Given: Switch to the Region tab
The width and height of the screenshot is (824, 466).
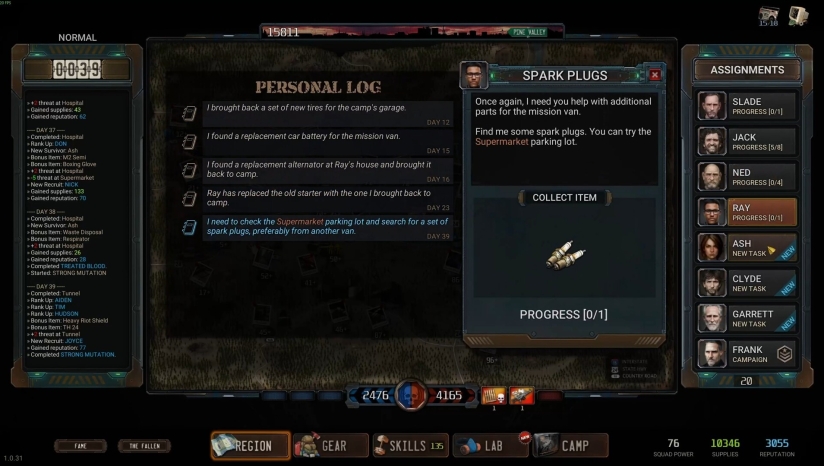Looking at the screenshot, I should pos(250,445).
